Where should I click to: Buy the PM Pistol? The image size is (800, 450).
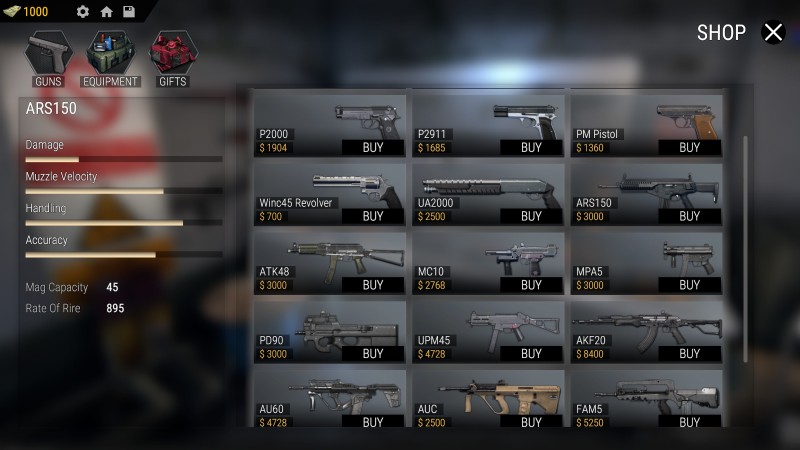pyautogui.click(x=689, y=147)
